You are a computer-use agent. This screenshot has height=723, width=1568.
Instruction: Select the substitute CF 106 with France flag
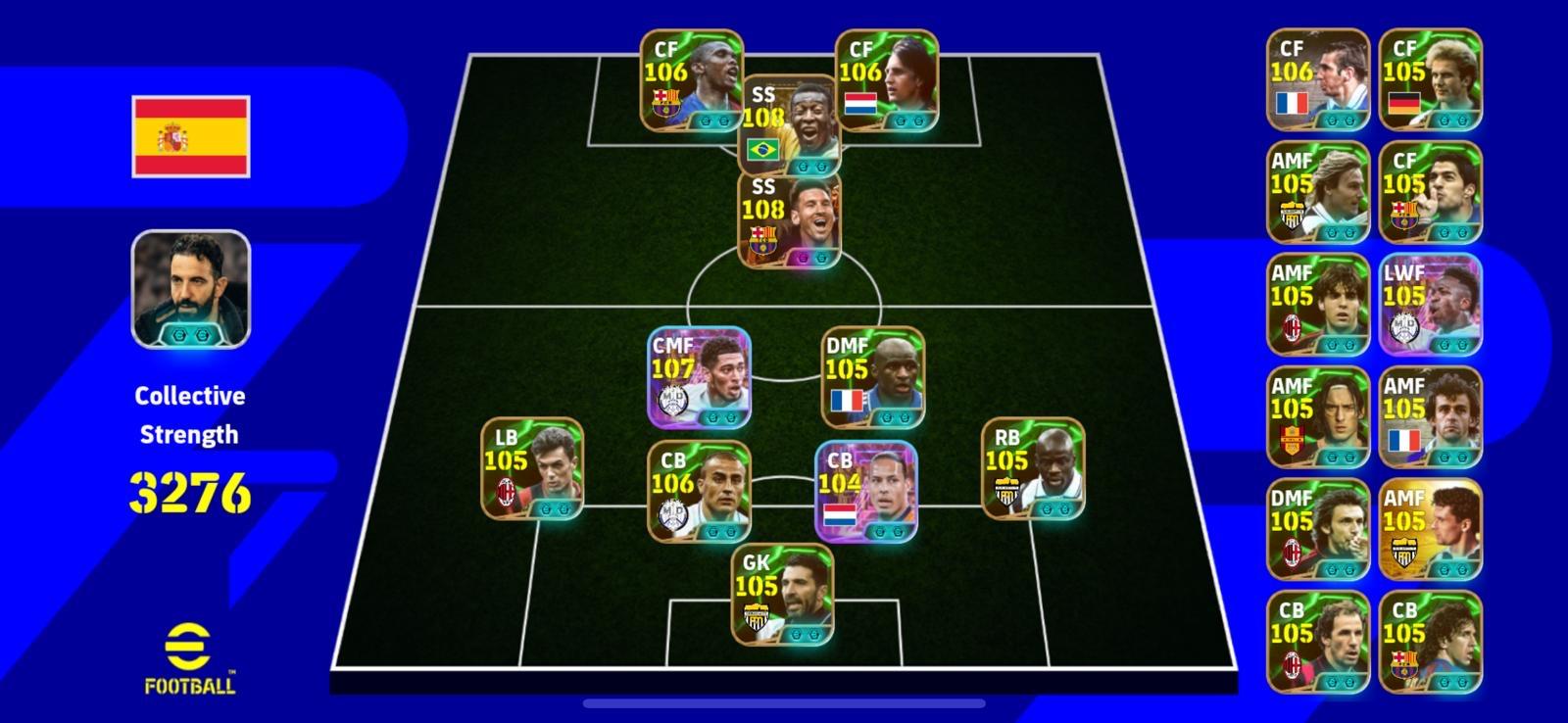pyautogui.click(x=1318, y=80)
